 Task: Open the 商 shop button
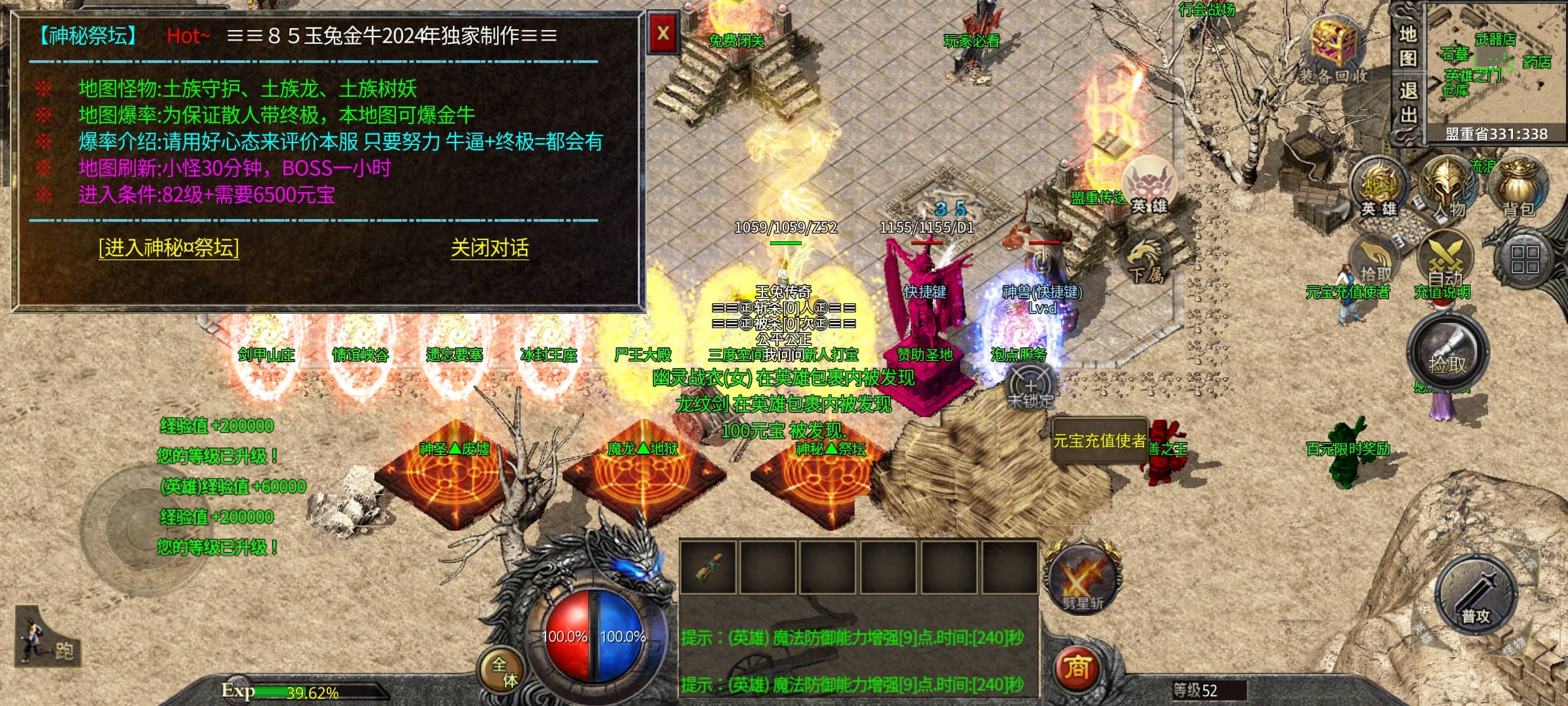1076,667
